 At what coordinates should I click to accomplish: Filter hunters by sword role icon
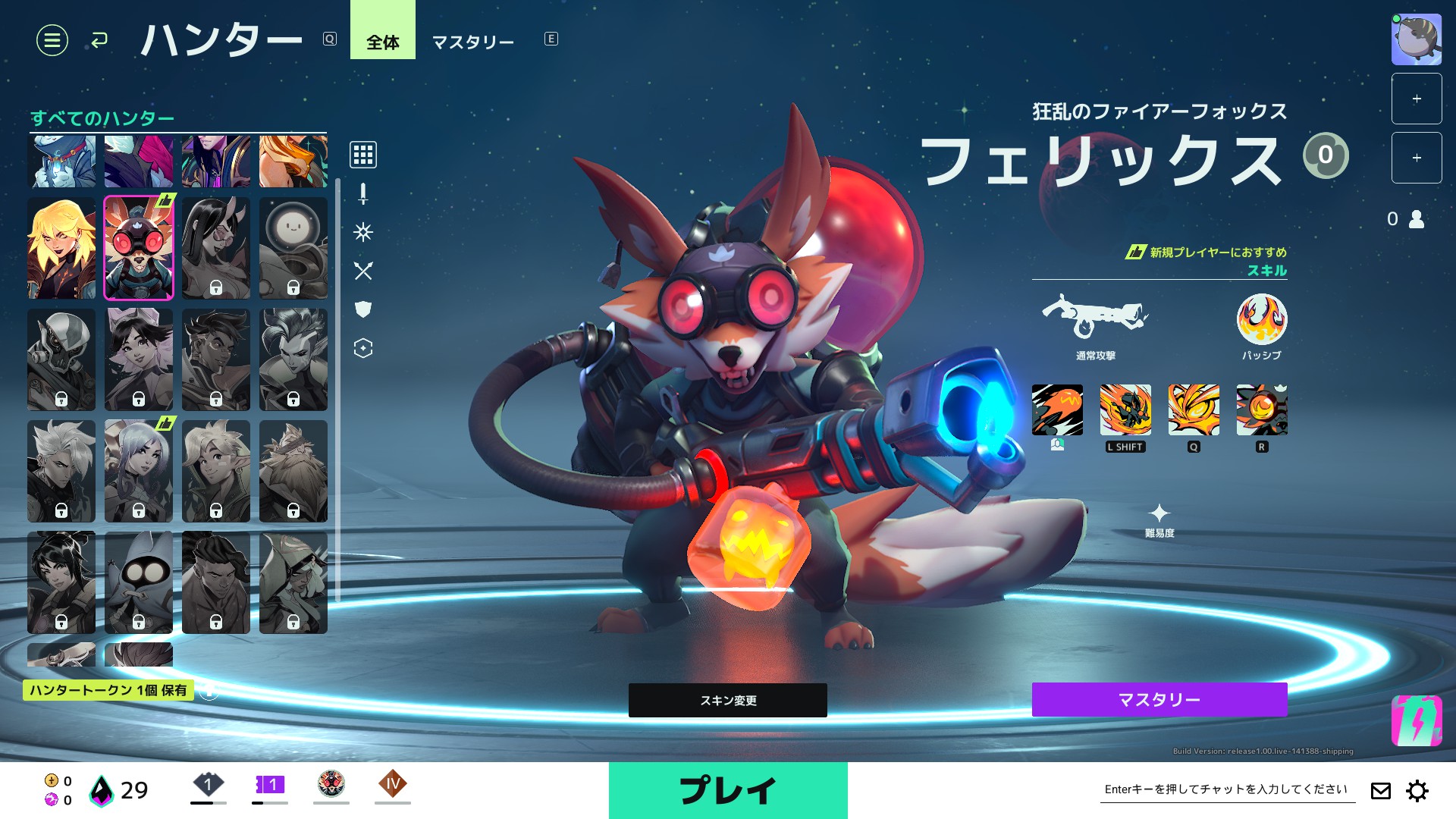363,194
